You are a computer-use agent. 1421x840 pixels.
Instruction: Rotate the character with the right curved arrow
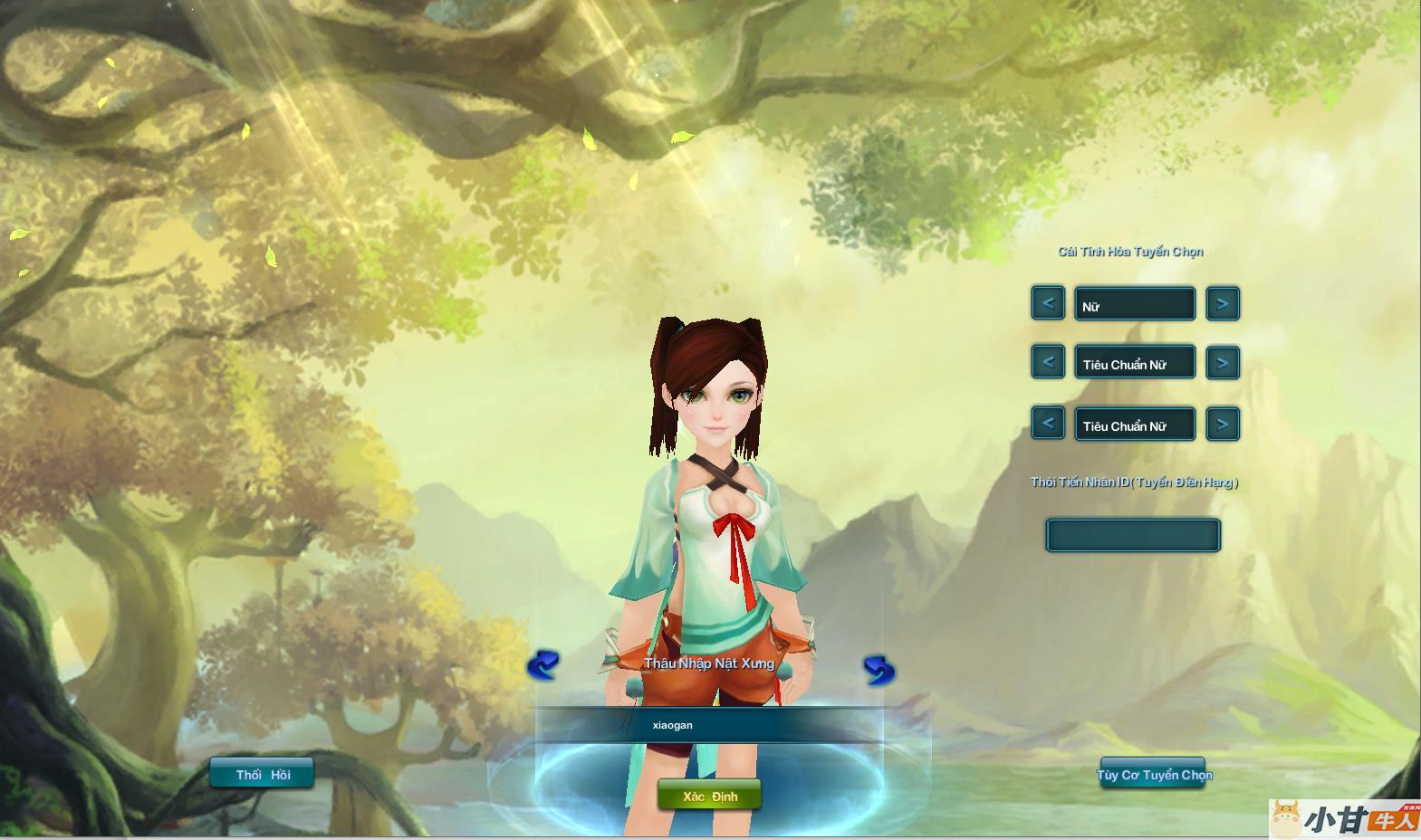(879, 670)
